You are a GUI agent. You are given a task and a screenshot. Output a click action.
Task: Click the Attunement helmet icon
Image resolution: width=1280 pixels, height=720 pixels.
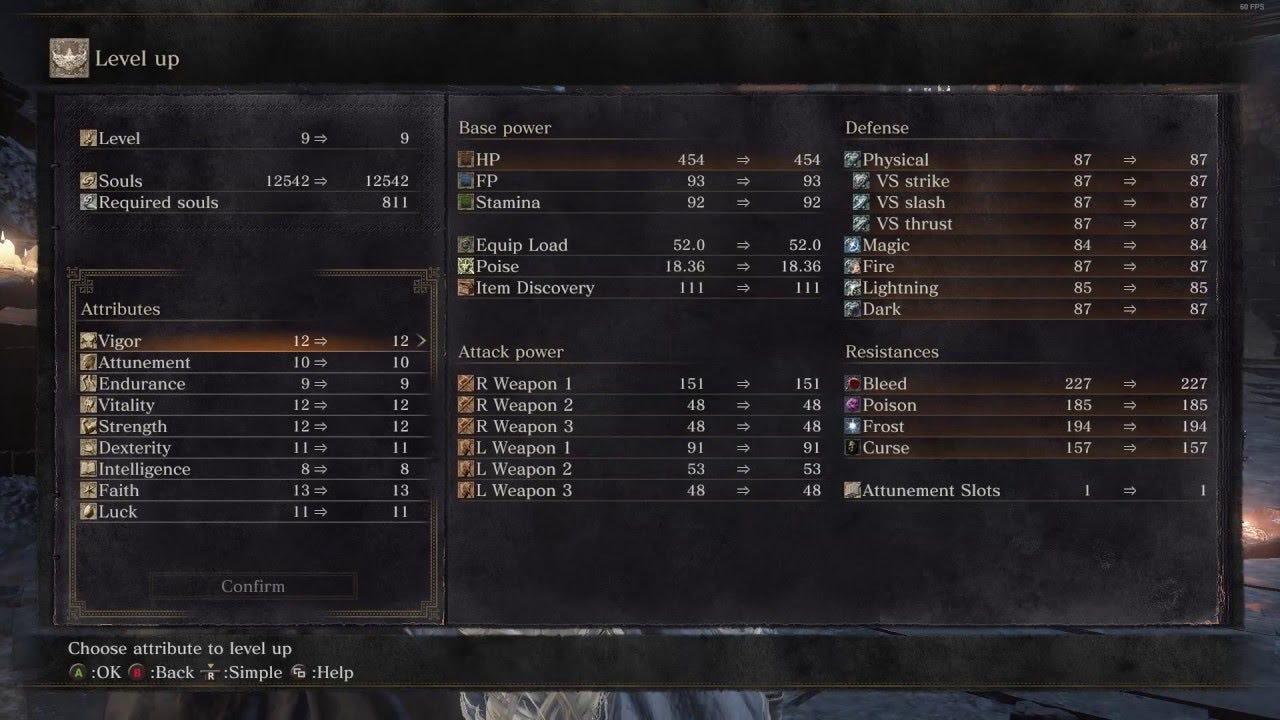90,362
